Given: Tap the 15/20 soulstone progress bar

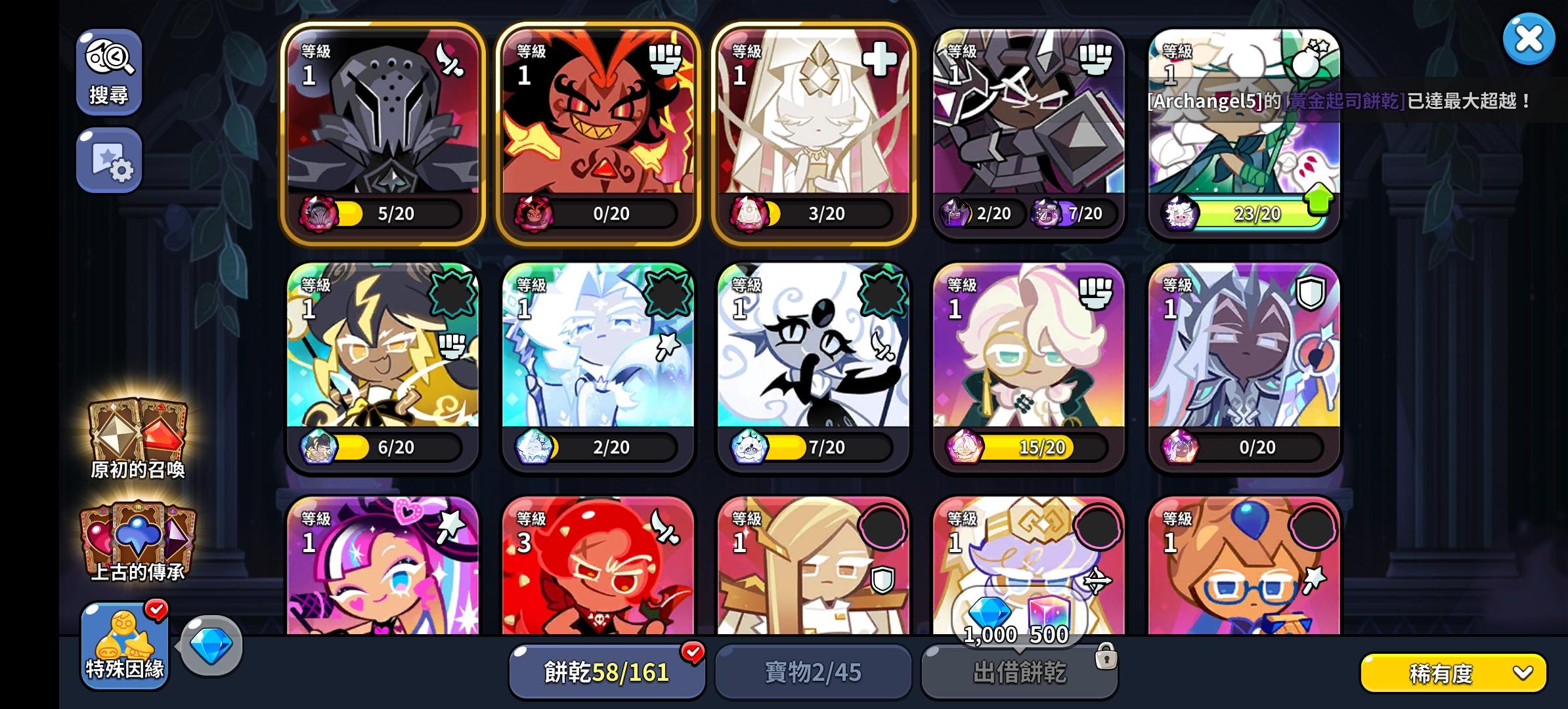Looking at the screenshot, I should 1024,447.
